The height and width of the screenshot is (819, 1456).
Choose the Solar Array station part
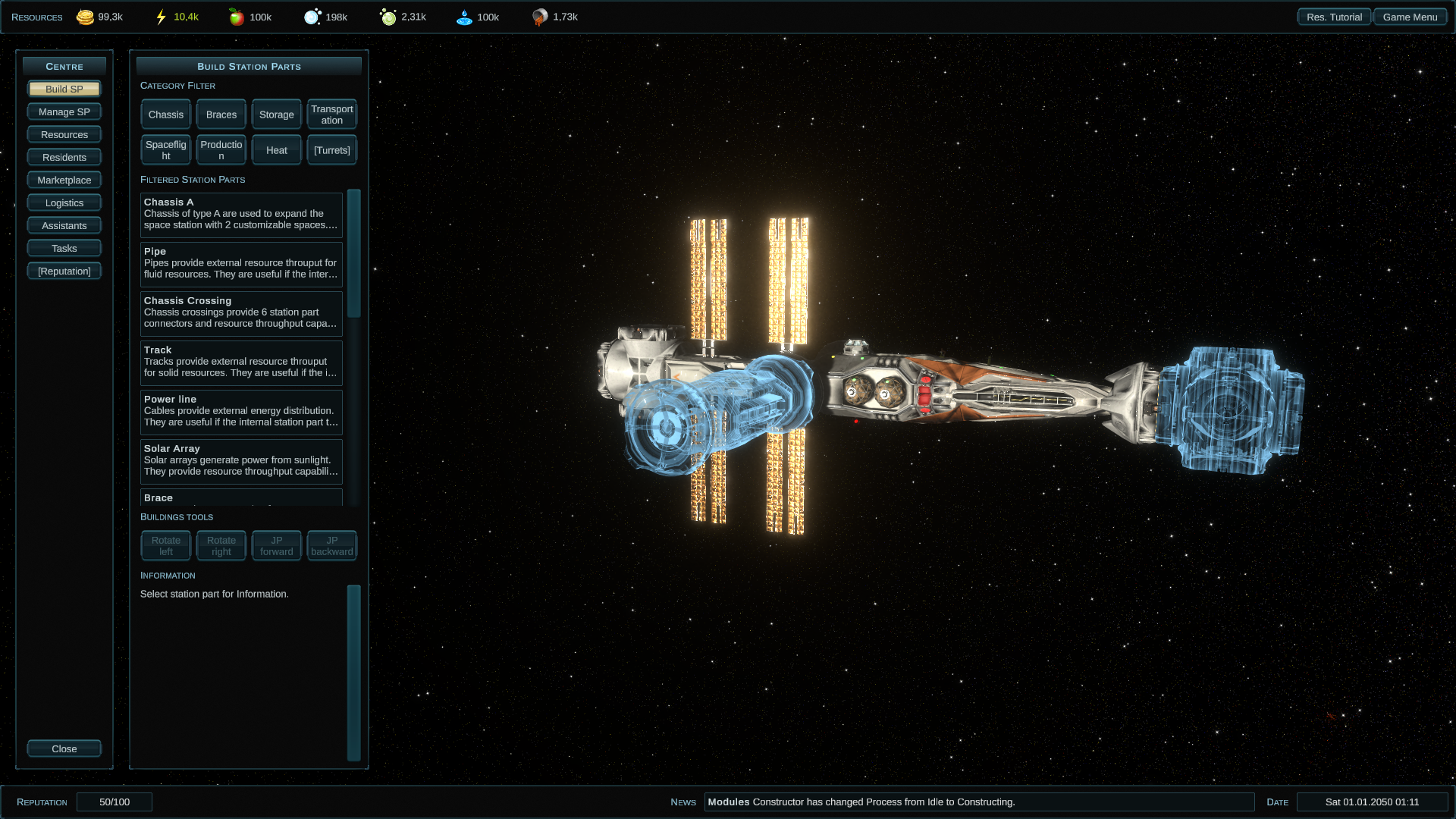coord(241,461)
